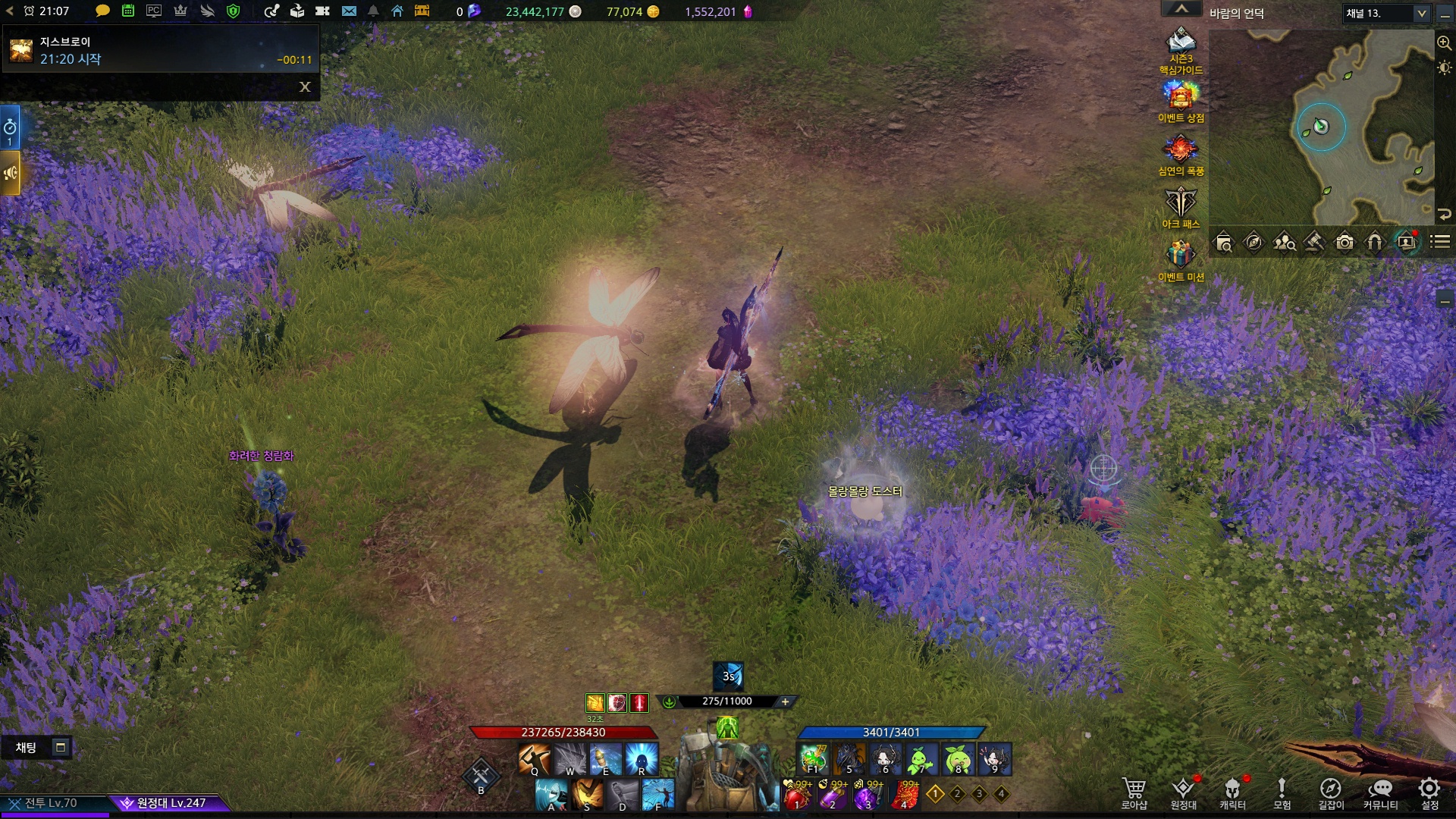Screen dimensions: 1456x819
Task: Click the camera screenshot icon below minimap
Action: tap(1345, 243)
